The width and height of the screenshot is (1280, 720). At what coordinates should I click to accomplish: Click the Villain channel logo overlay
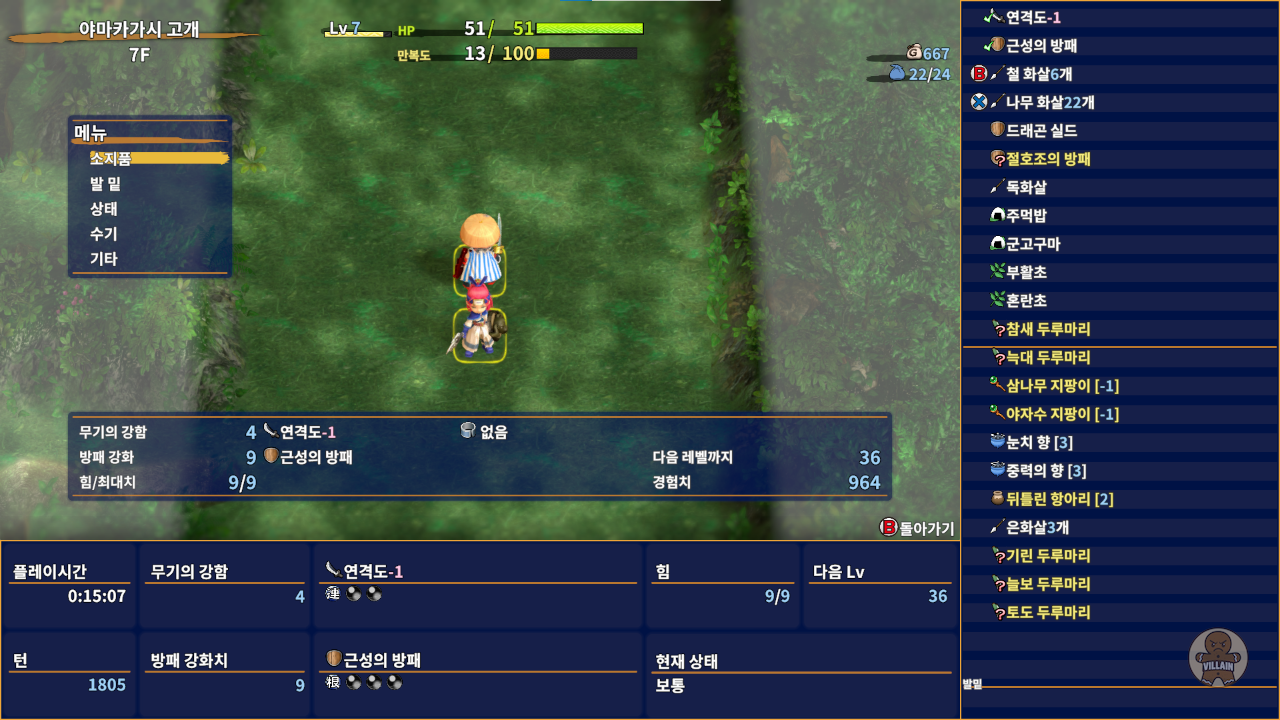(1218, 657)
